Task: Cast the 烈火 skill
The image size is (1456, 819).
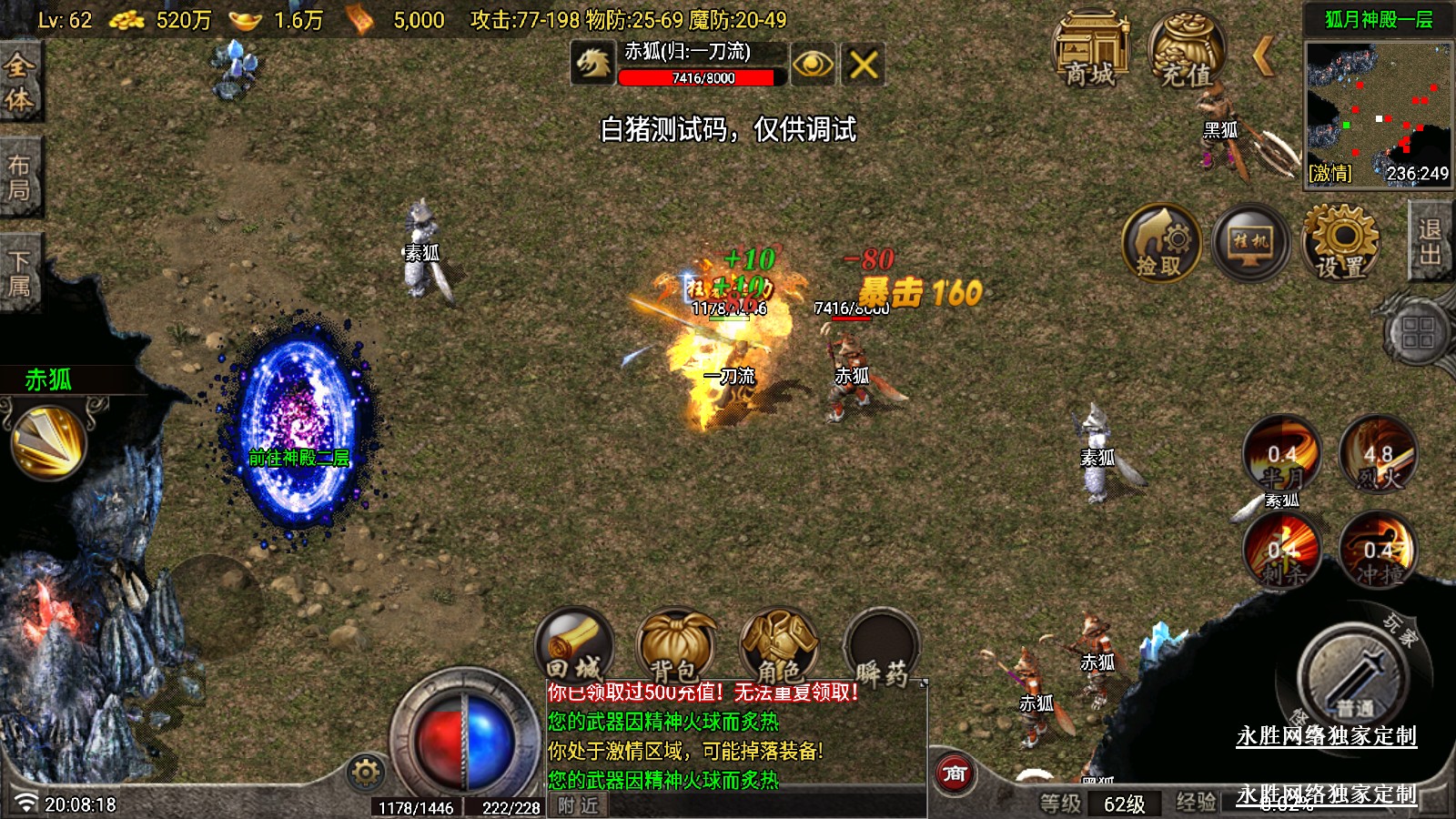Action: (x=1378, y=455)
